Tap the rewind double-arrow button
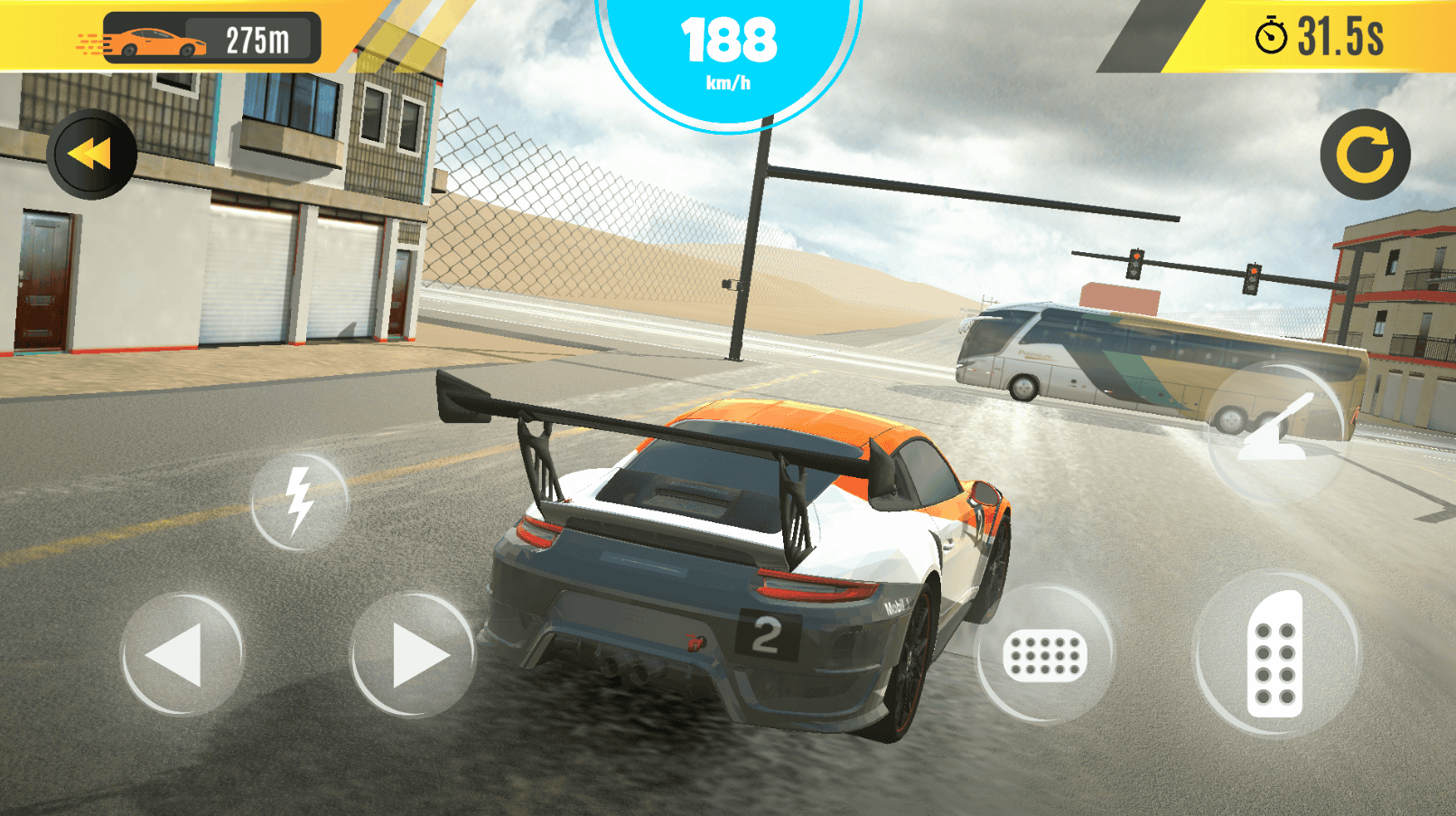The height and width of the screenshot is (816, 1456). pyautogui.click(x=91, y=155)
